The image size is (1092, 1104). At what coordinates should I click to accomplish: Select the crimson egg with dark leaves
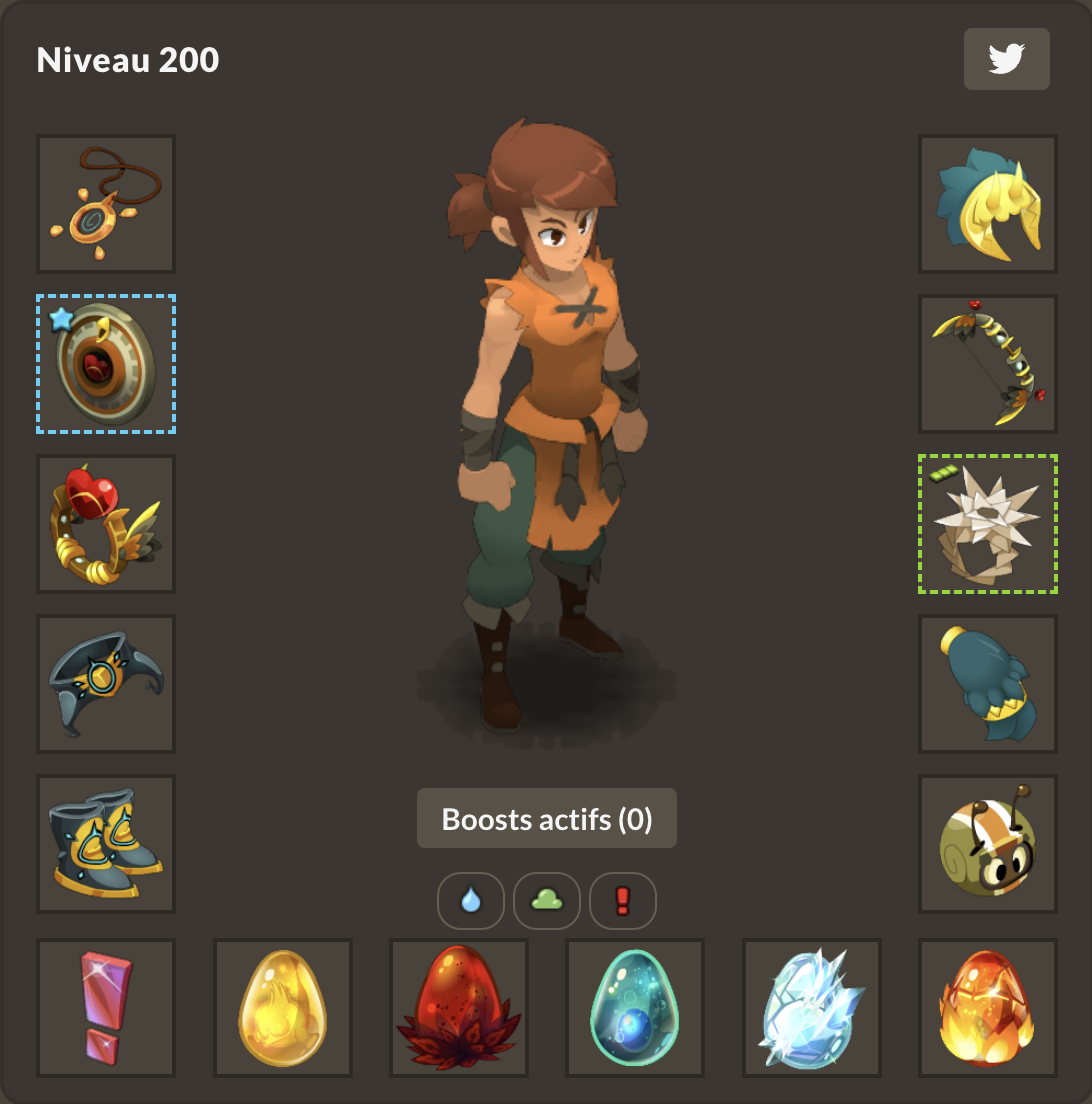pyautogui.click(x=459, y=1008)
